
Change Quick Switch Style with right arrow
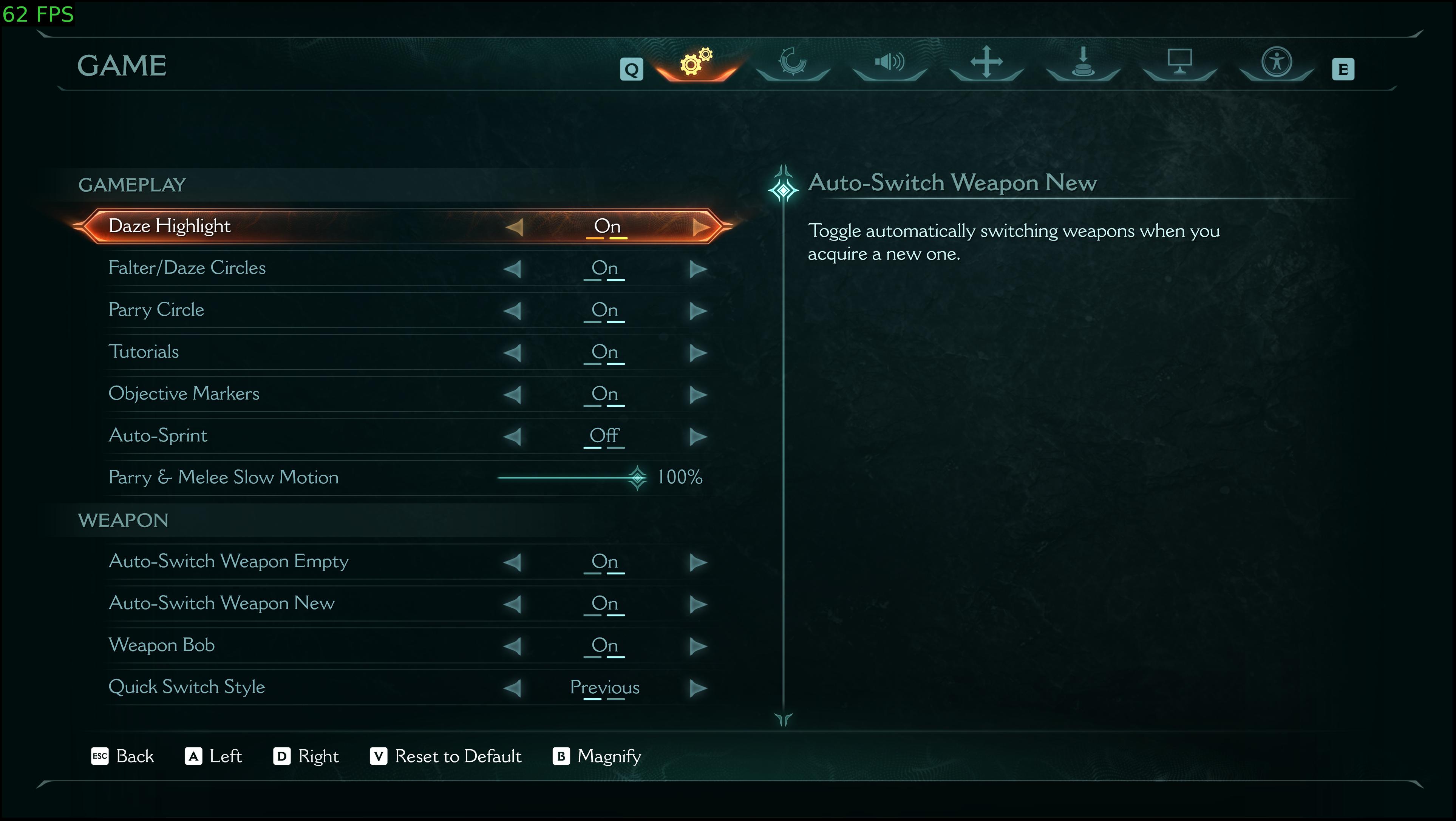[x=699, y=688]
